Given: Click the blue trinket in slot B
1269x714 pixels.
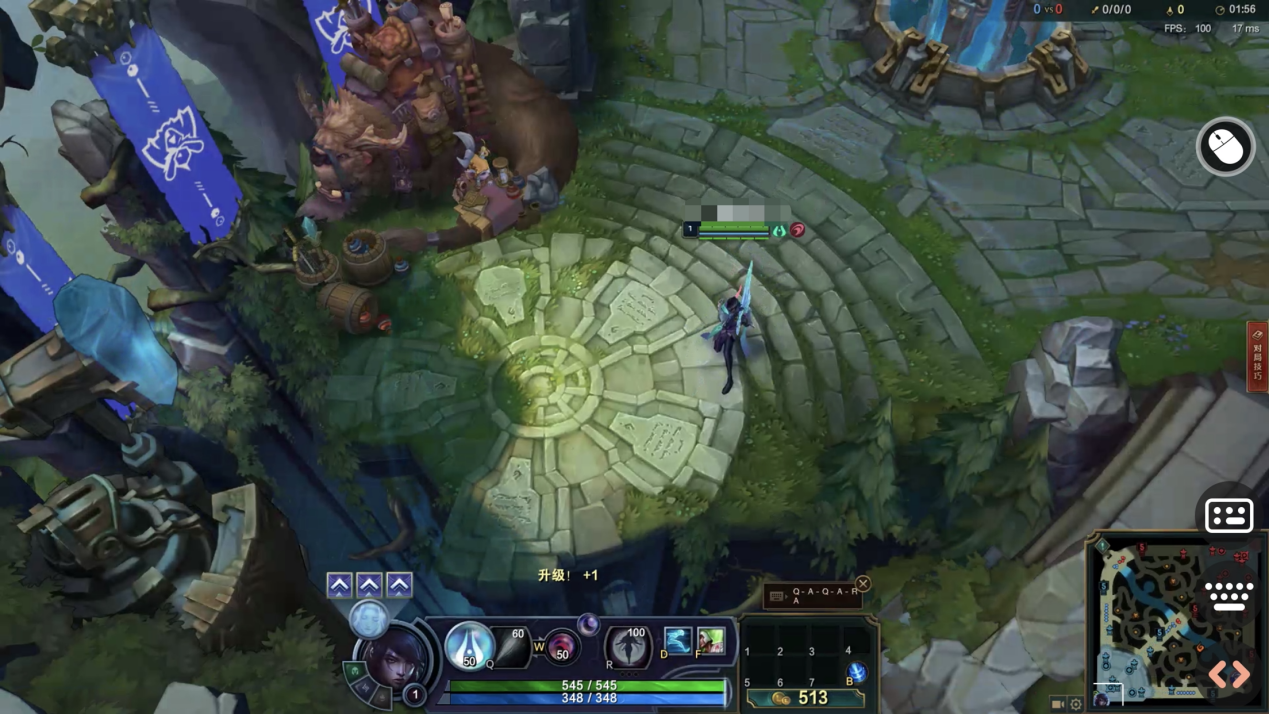Looking at the screenshot, I should (856, 672).
